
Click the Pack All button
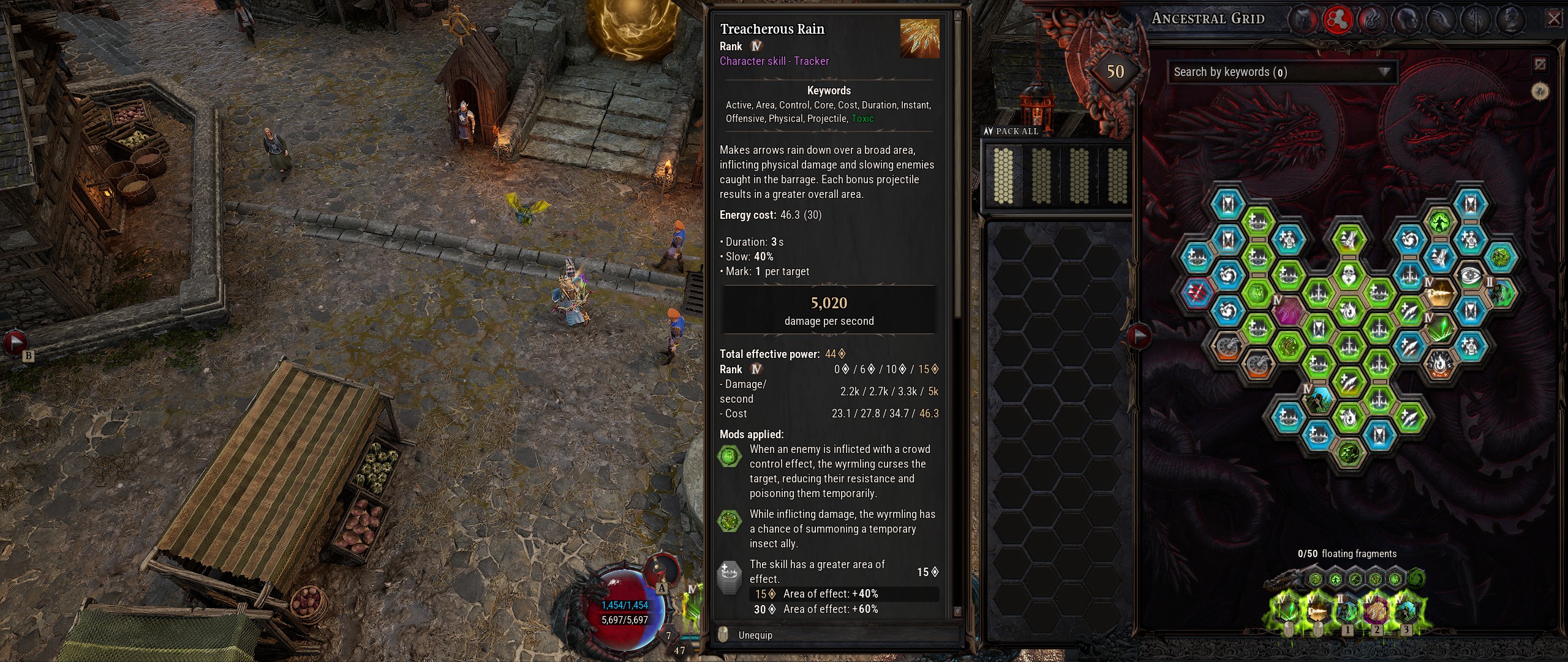[1011, 131]
